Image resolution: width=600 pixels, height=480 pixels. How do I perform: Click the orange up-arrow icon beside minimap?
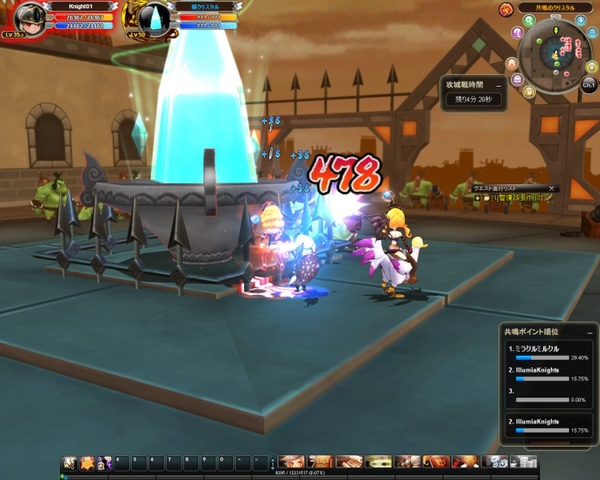[x=511, y=65]
